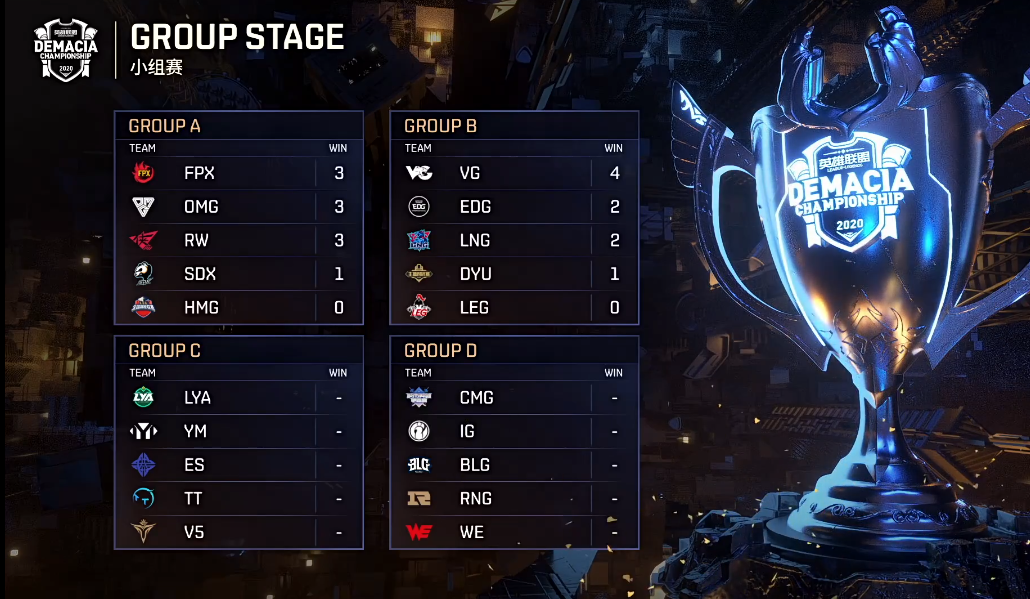Choose the RNG team row
Screen dimensions: 1030x599
[514, 498]
